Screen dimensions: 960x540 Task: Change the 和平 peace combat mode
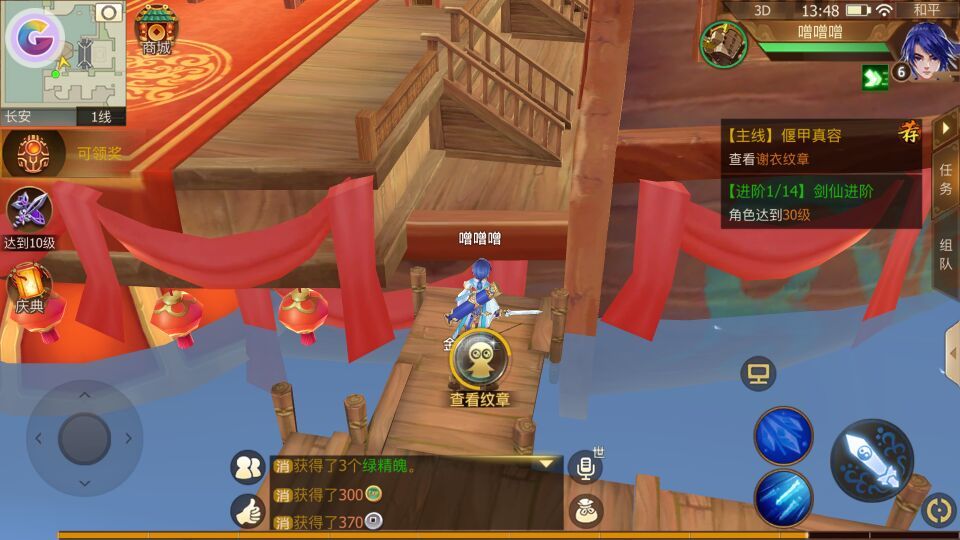pos(926,10)
